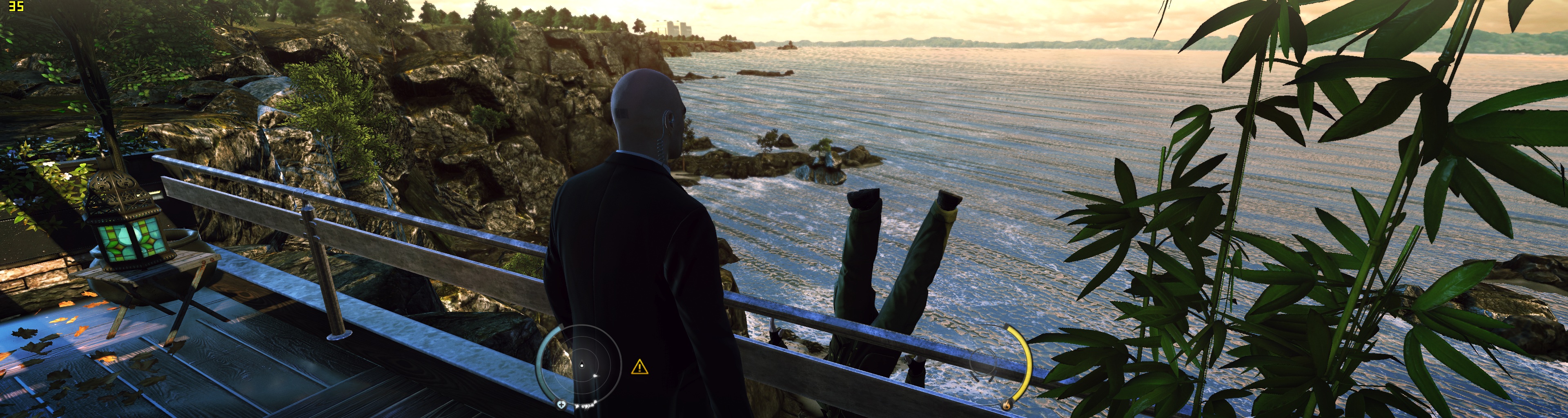Screen dimensions: 1568x418
Task: Click the health cross icon
Action: (561, 405)
